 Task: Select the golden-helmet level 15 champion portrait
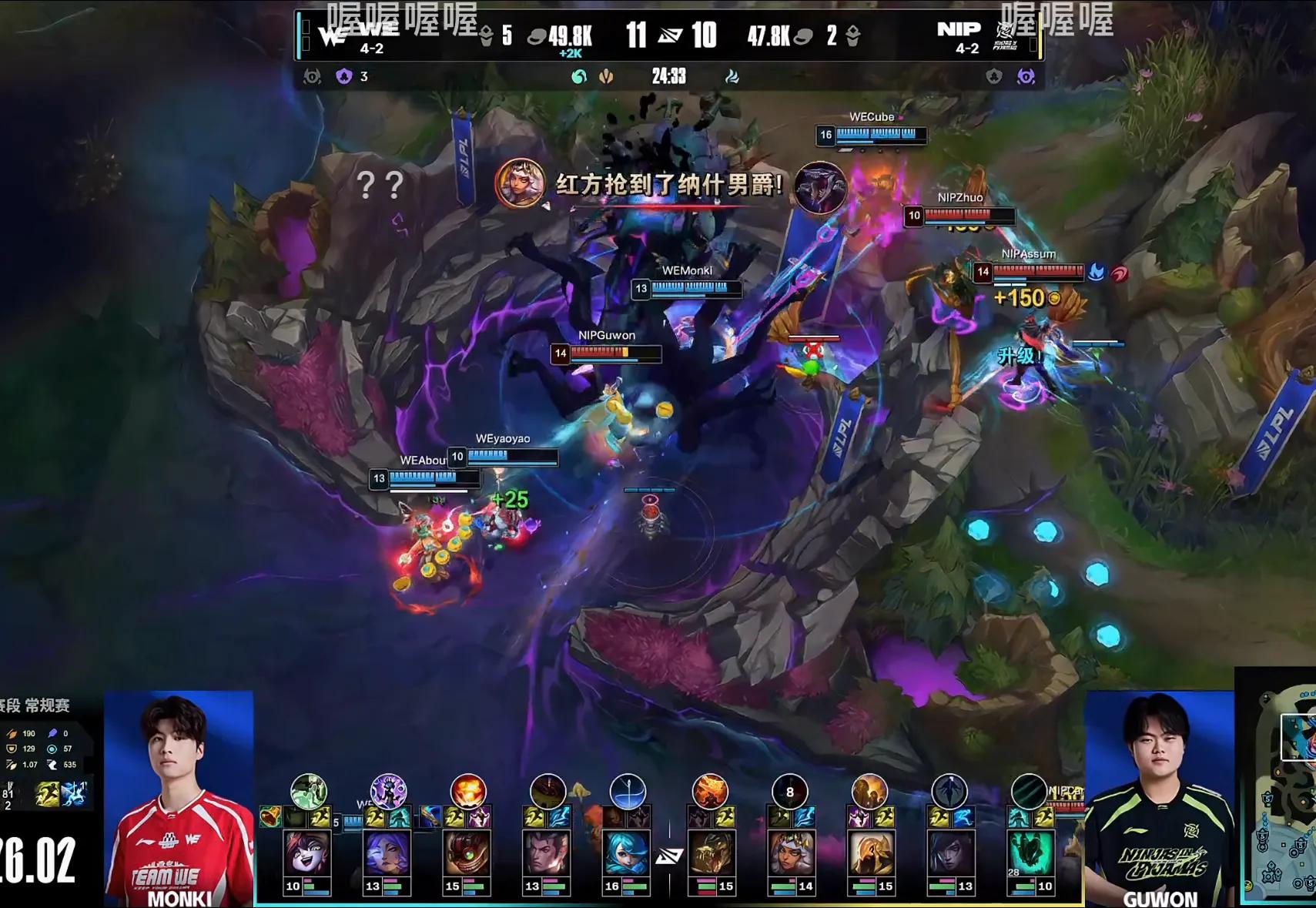point(869,853)
